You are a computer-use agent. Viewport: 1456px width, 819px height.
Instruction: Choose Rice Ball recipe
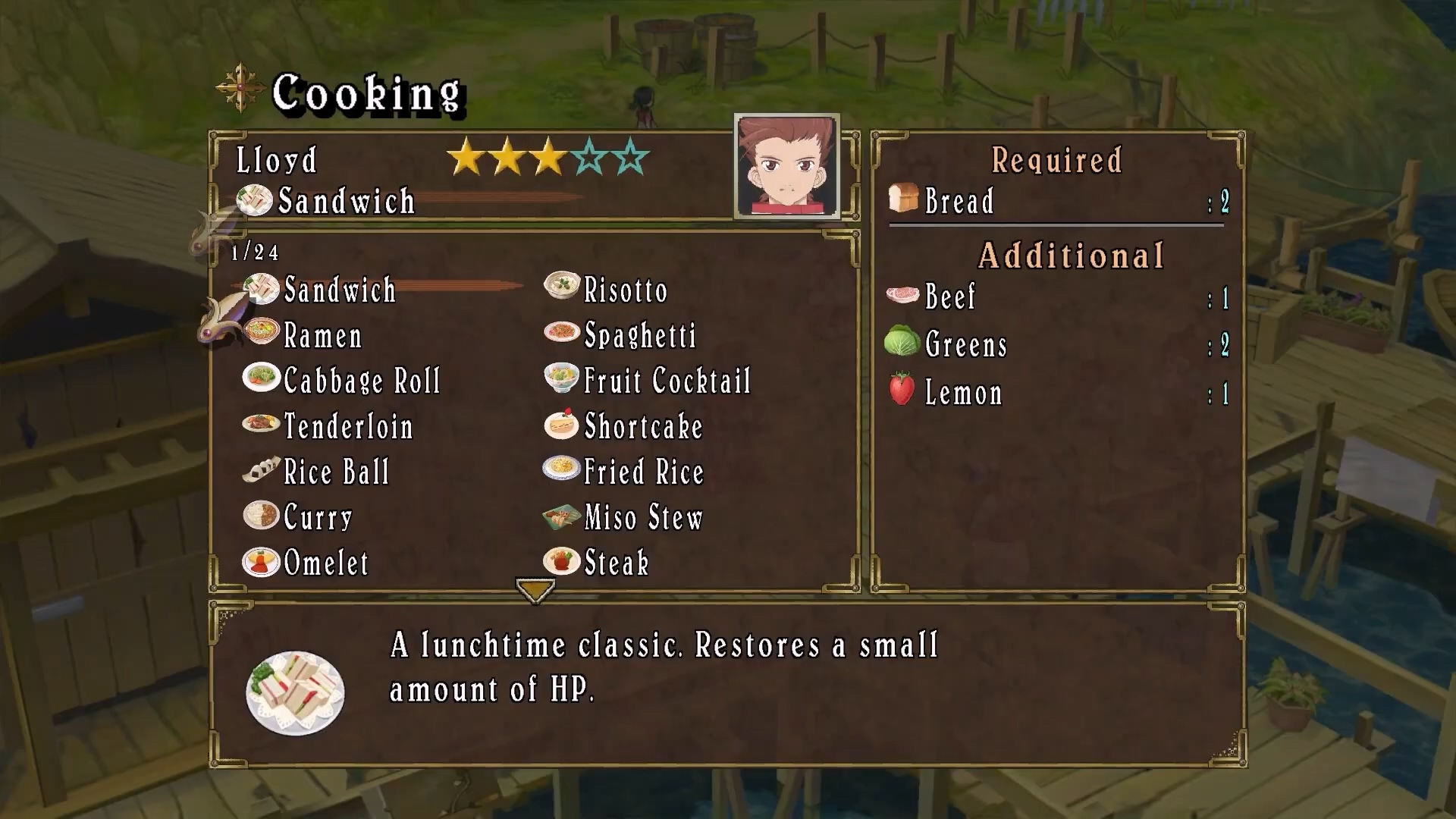click(x=336, y=472)
